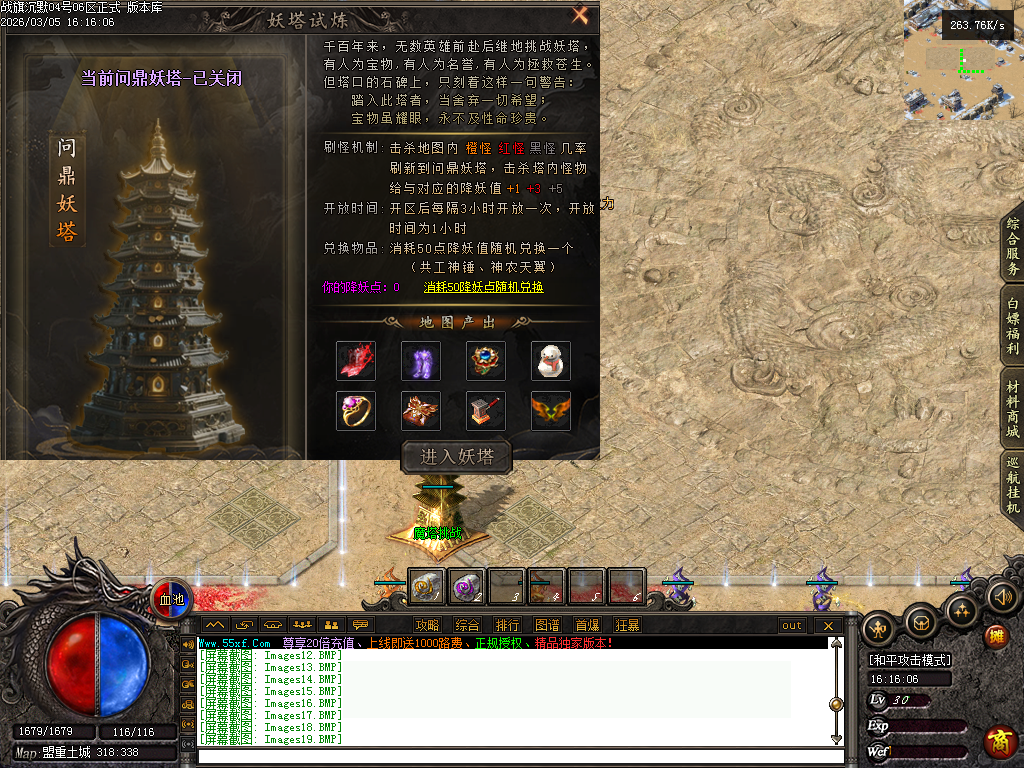Select the orange wings reward icon
The height and width of the screenshot is (768, 1024).
click(x=550, y=410)
